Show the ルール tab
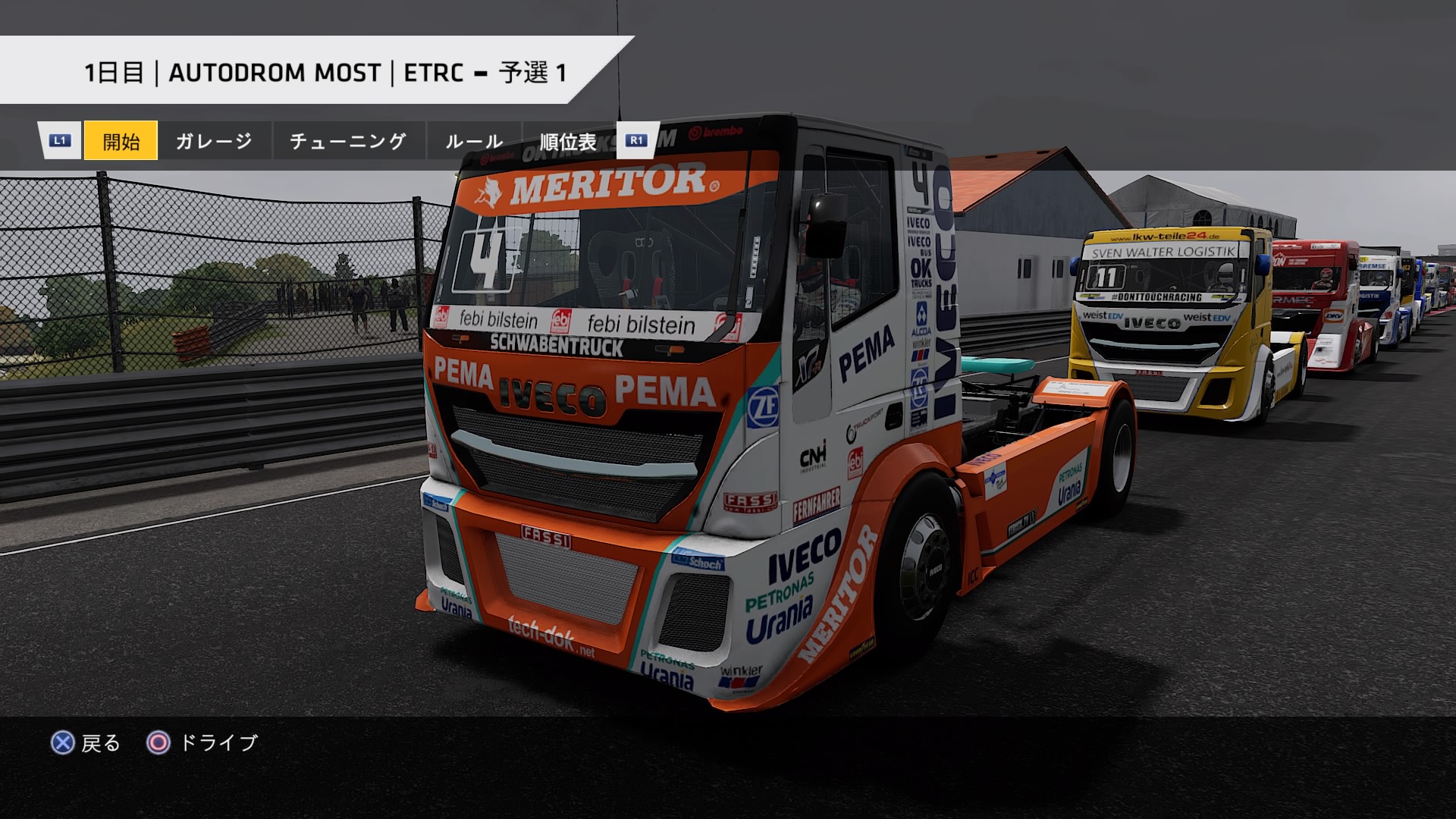The image size is (1456, 819). pyautogui.click(x=474, y=141)
